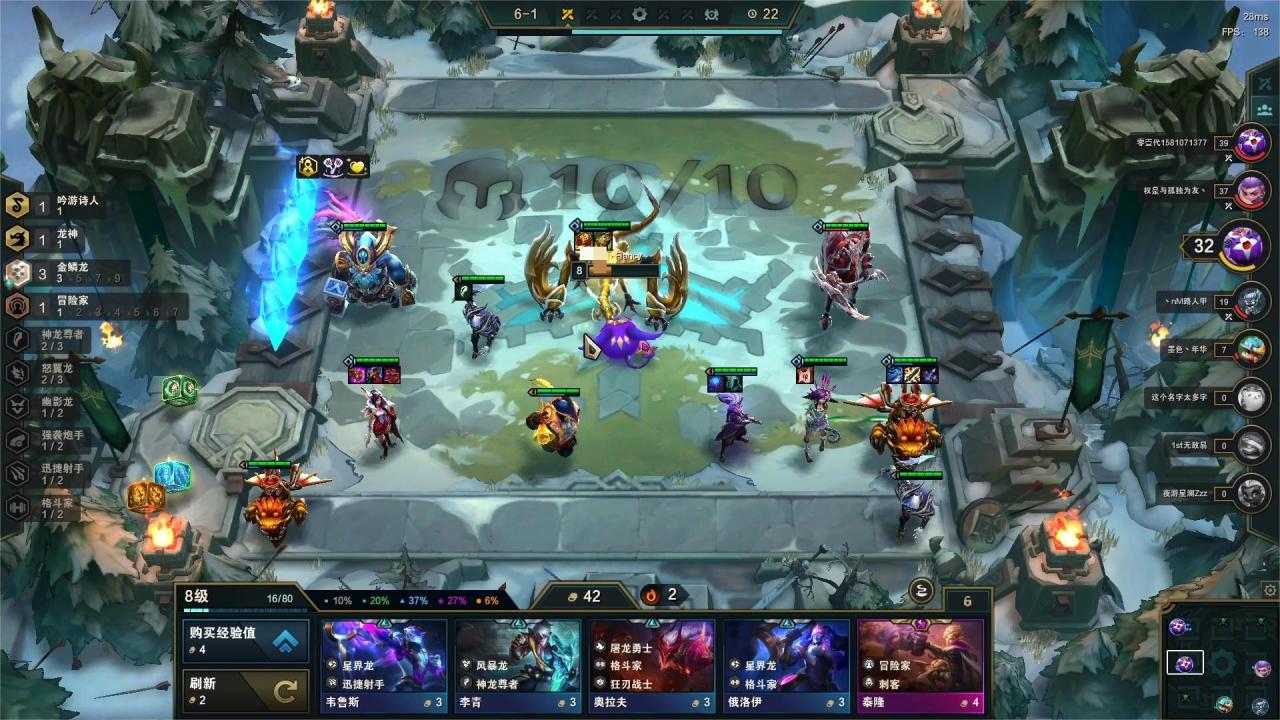Buy 韦鲁斯 from the shop
The image size is (1280, 720).
(383, 665)
